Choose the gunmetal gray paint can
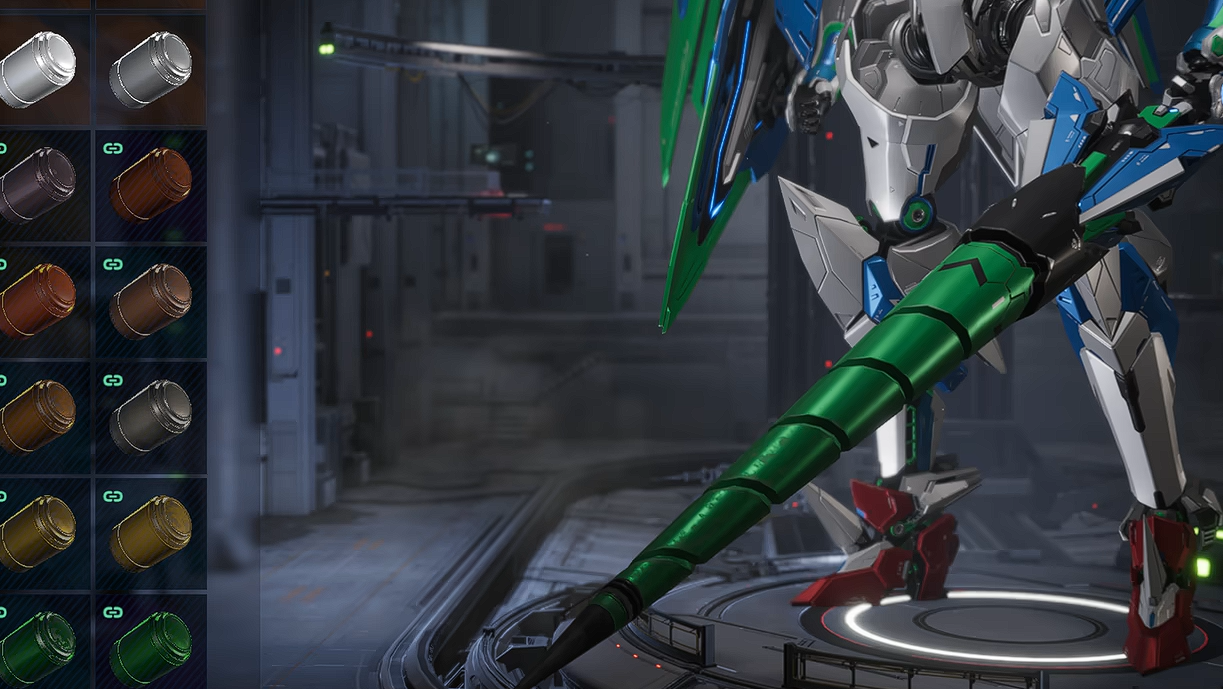Viewport: 1223px width, 689px height. pyautogui.click(x=150, y=416)
